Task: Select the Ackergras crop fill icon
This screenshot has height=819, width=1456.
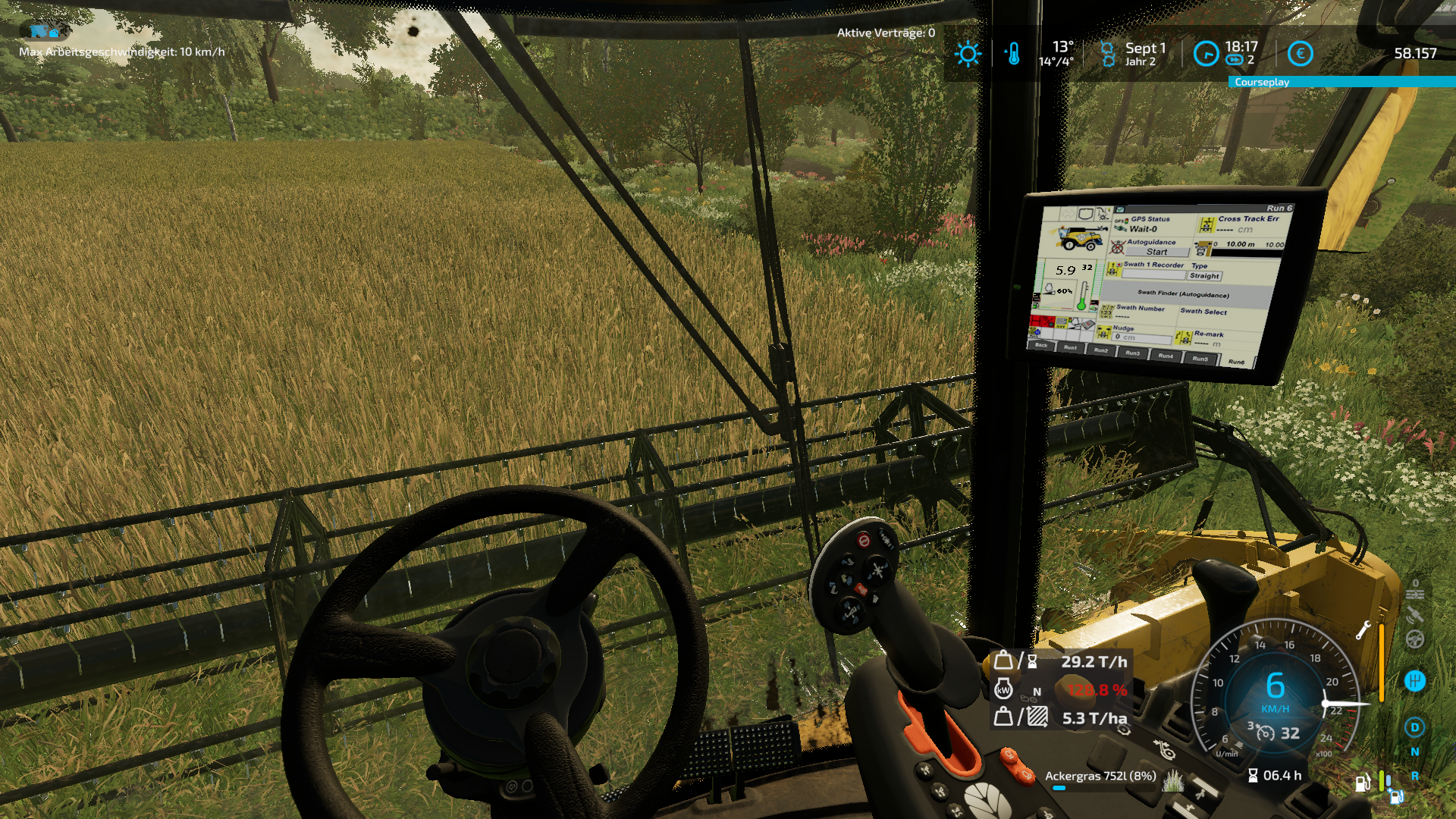Action: (x=1173, y=778)
